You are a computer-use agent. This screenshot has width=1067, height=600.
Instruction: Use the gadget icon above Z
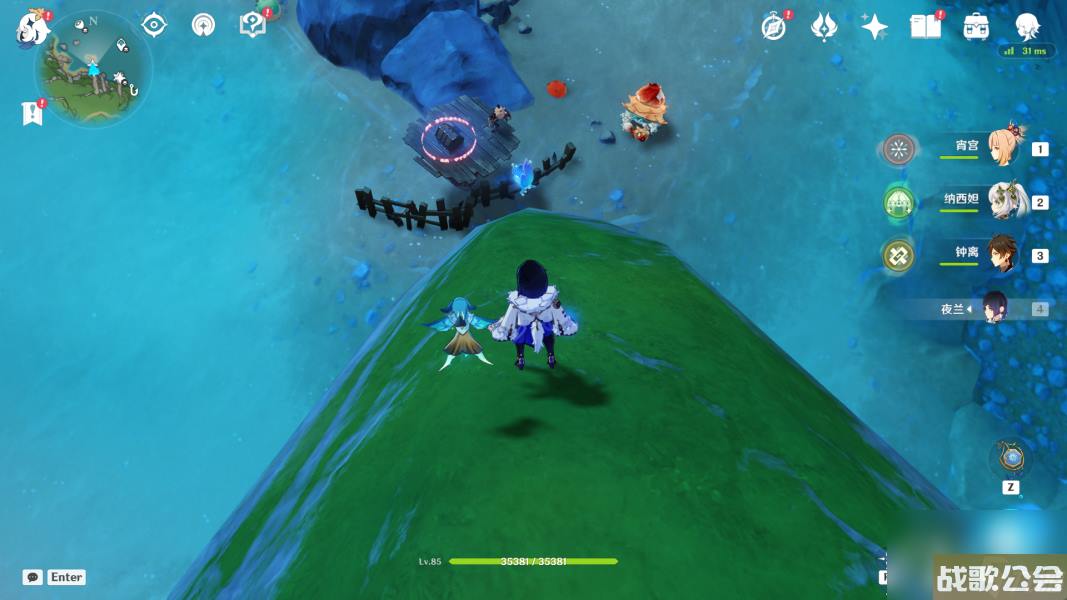point(1011,459)
